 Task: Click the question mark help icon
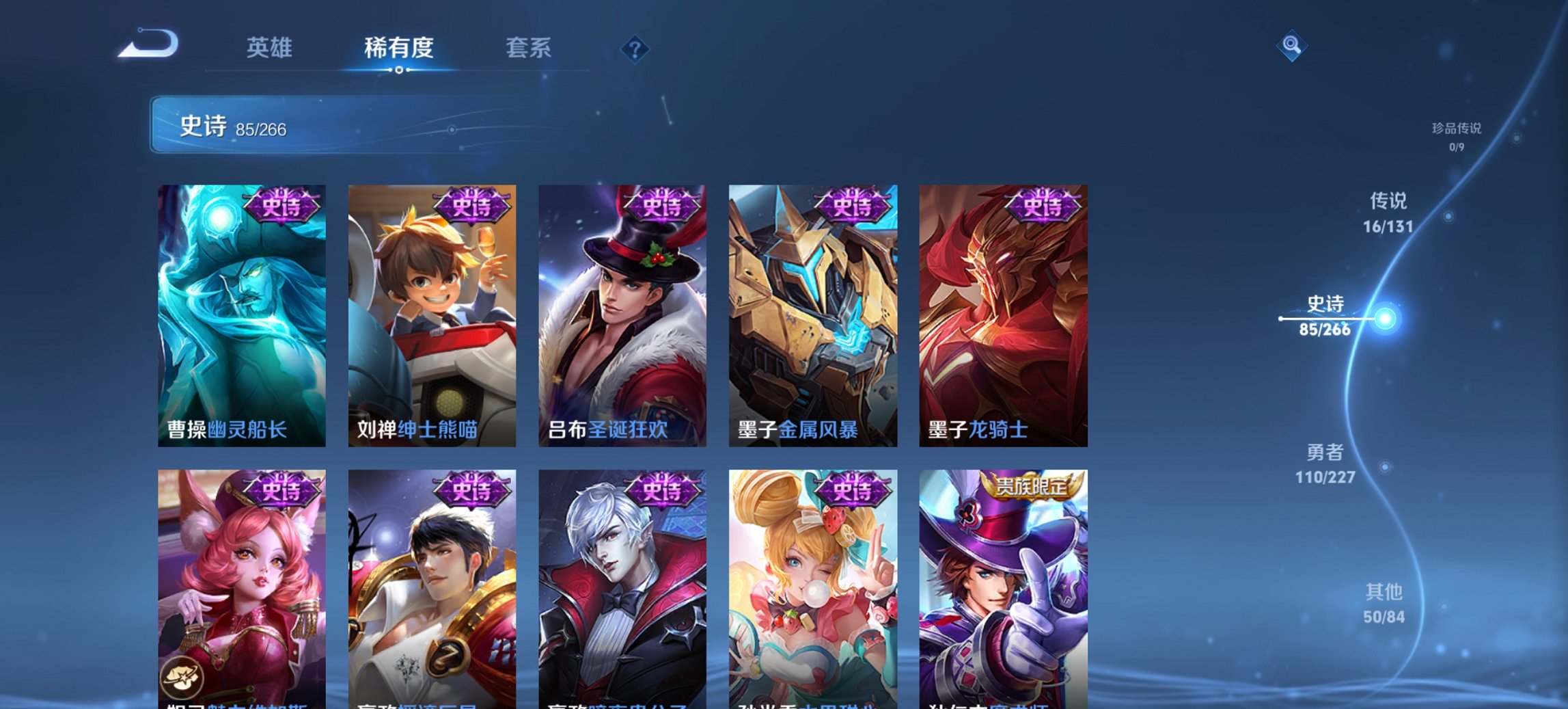pyautogui.click(x=634, y=50)
